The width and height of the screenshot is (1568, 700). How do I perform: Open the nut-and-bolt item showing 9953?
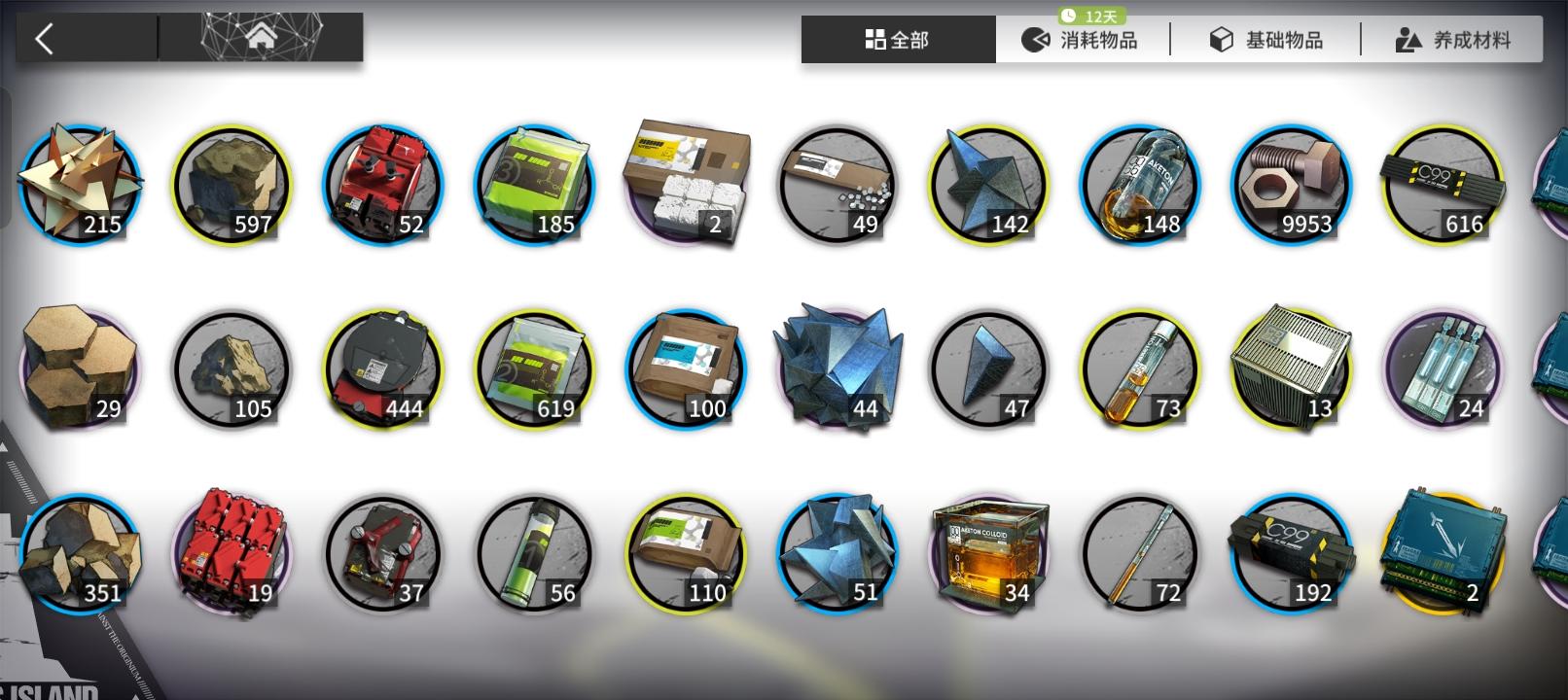pyautogui.click(x=1292, y=185)
